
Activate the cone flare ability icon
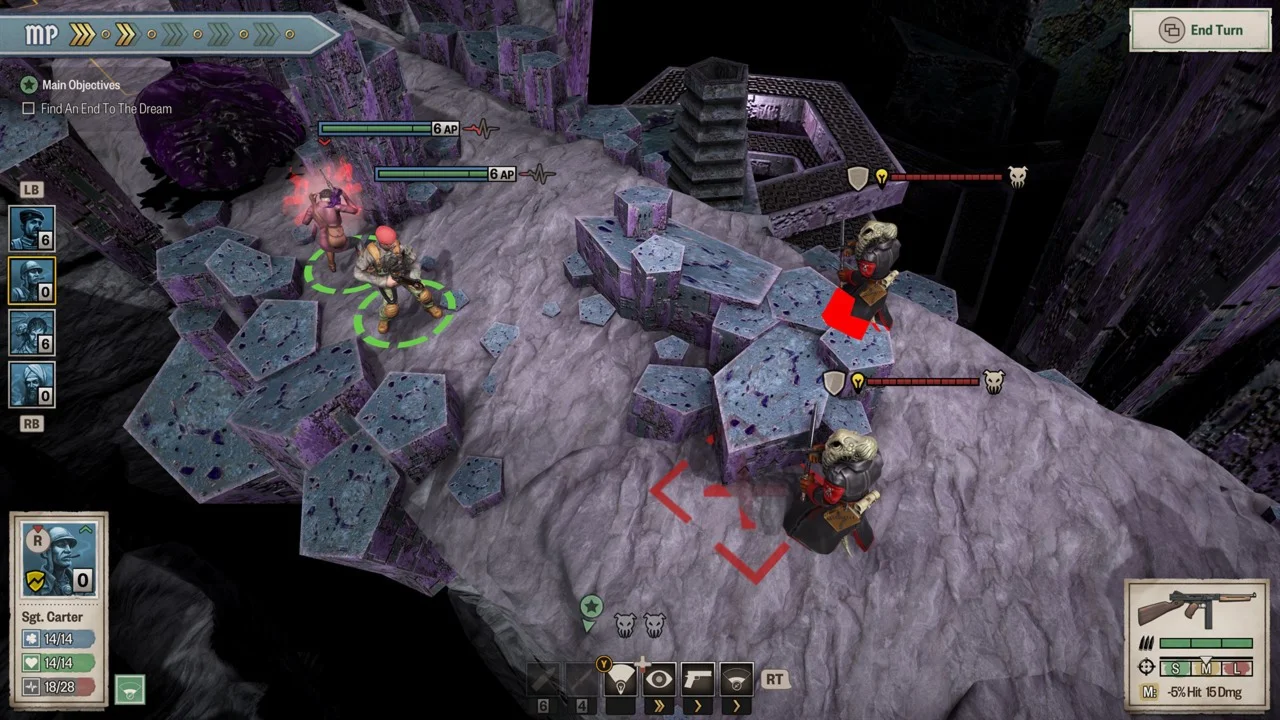621,682
